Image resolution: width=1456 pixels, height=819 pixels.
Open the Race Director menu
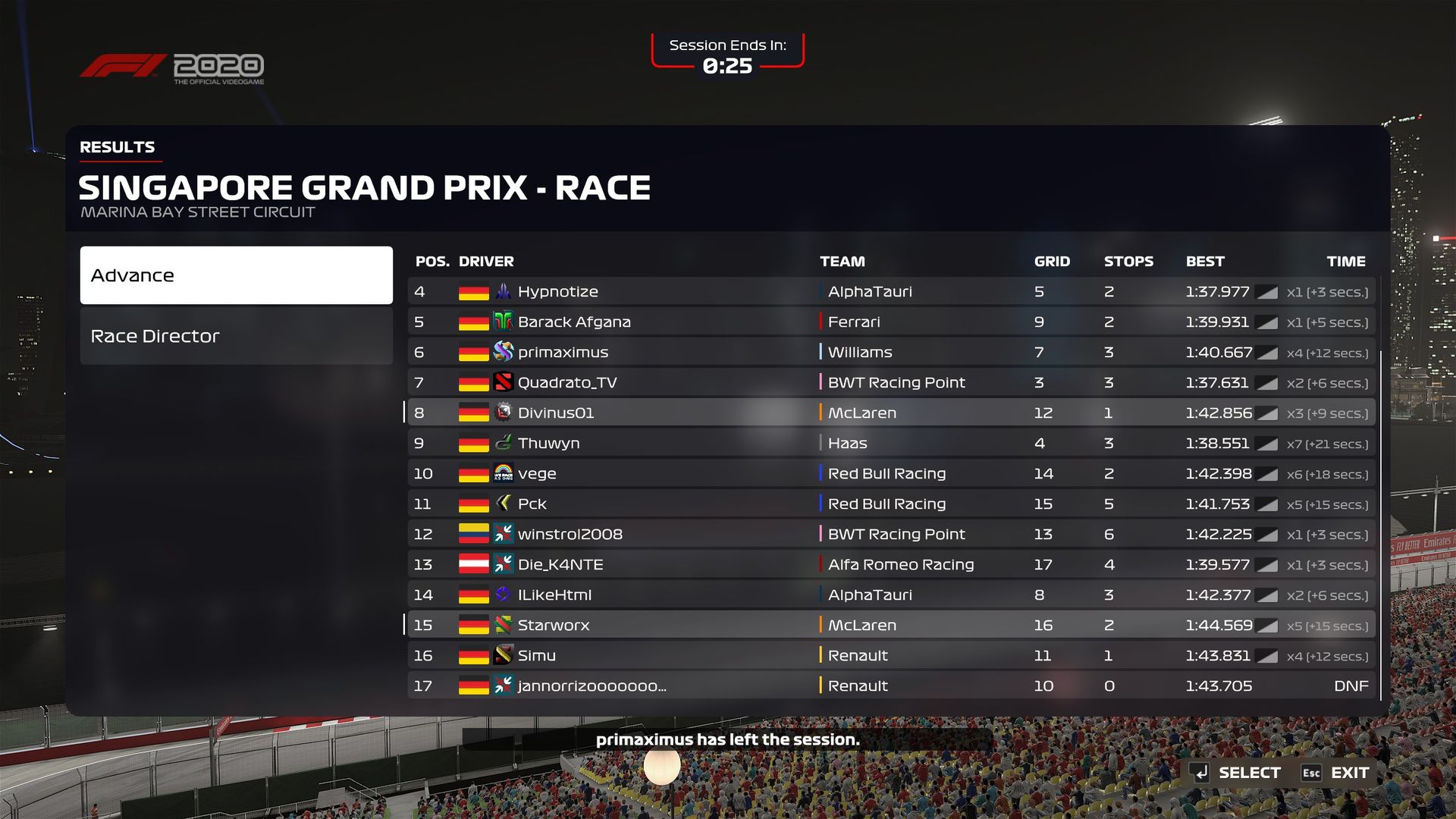236,336
